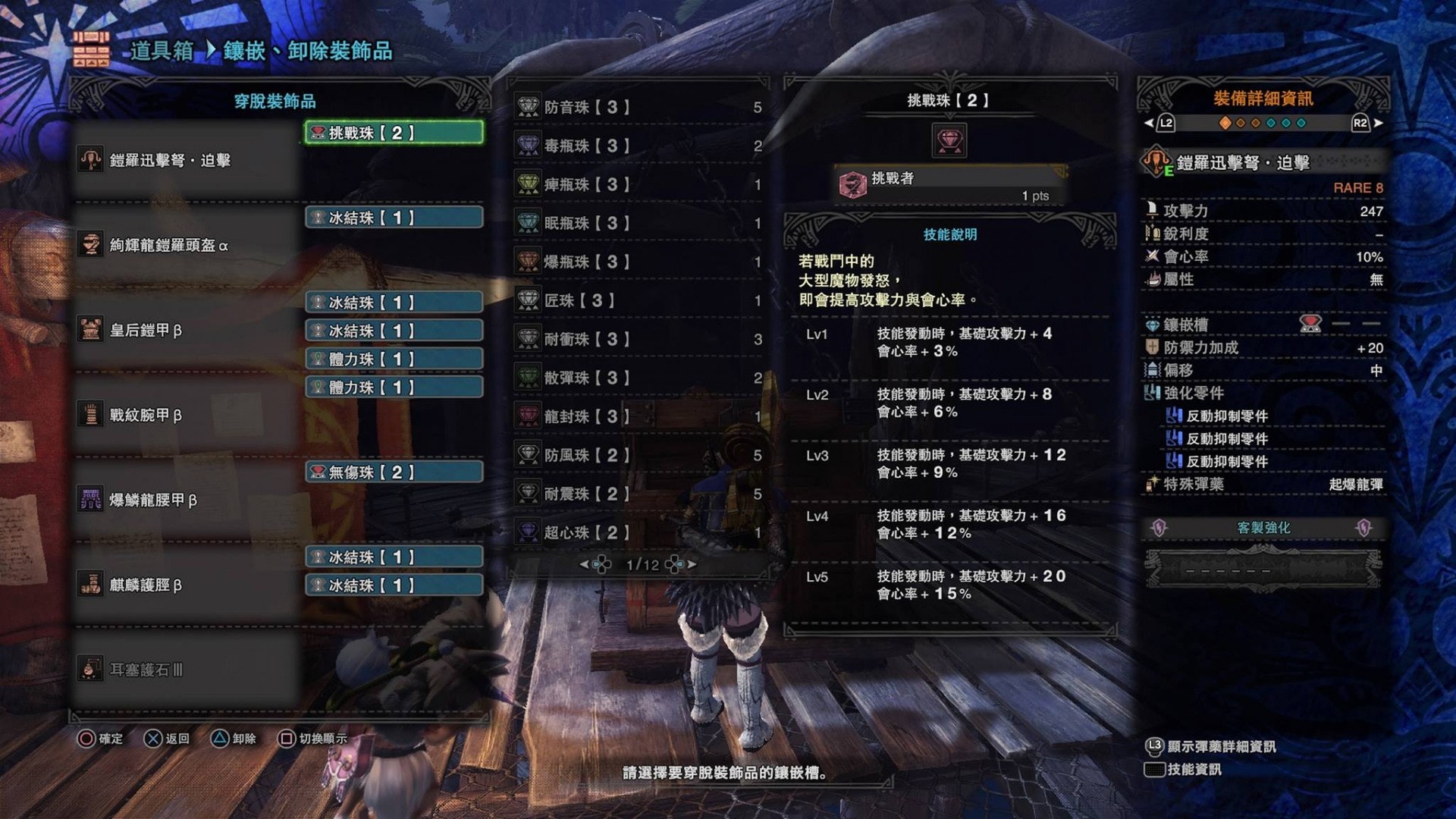This screenshot has height=819, width=1456.
Task: Go to next decoration list page arrow
Action: point(691,565)
